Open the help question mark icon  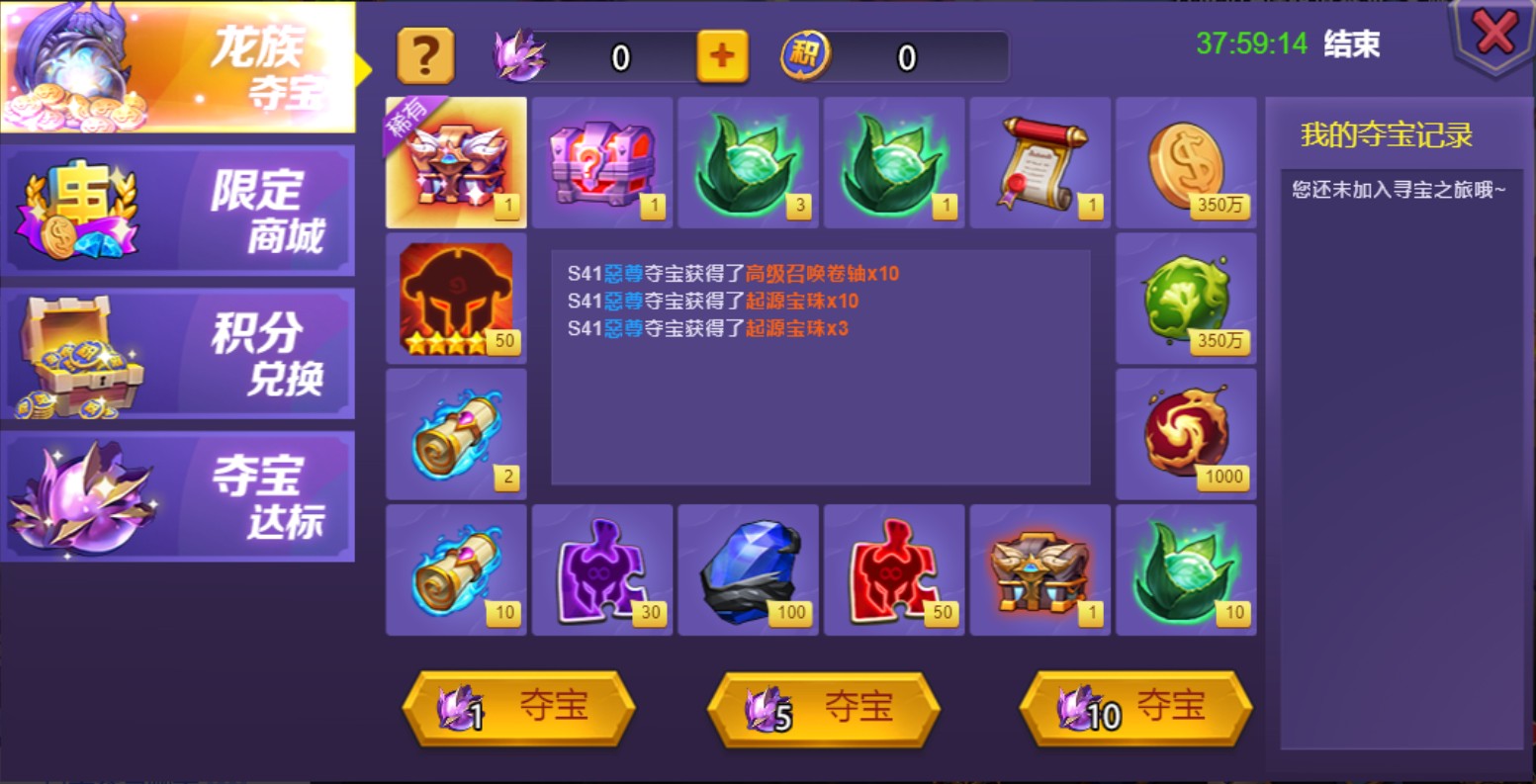point(425,57)
